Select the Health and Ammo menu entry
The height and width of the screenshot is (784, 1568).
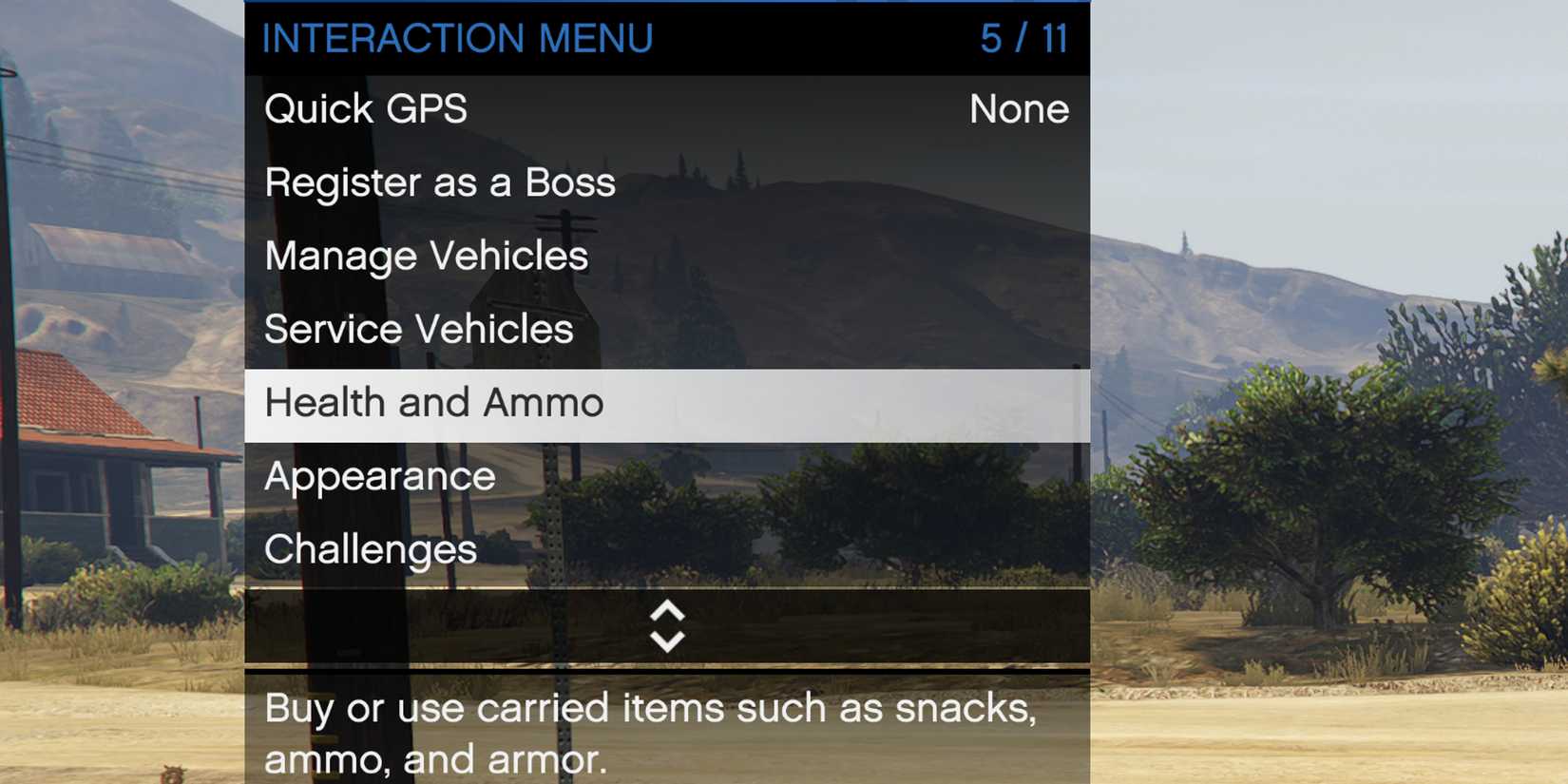(433, 402)
